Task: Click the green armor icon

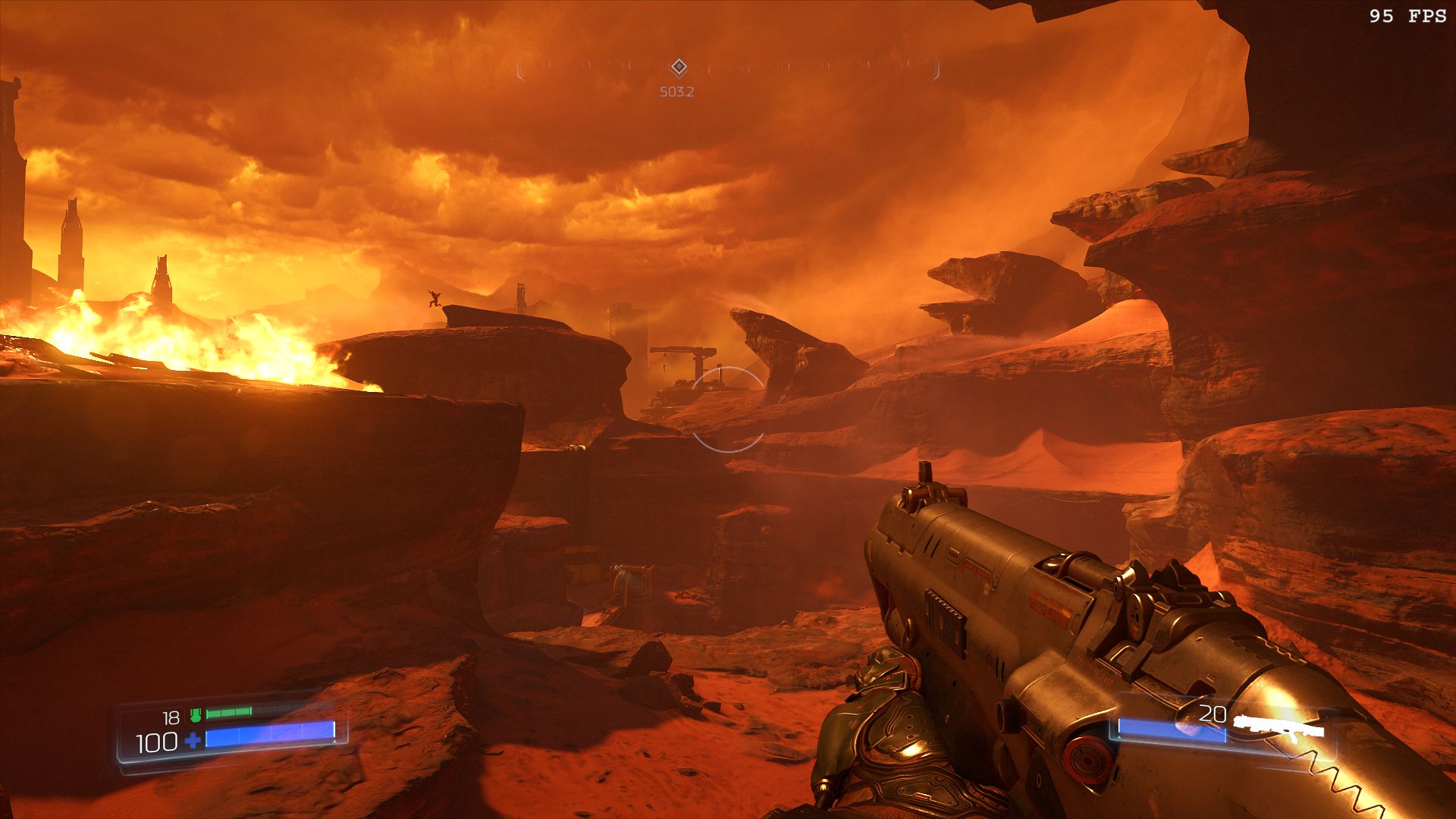Action: click(x=196, y=714)
